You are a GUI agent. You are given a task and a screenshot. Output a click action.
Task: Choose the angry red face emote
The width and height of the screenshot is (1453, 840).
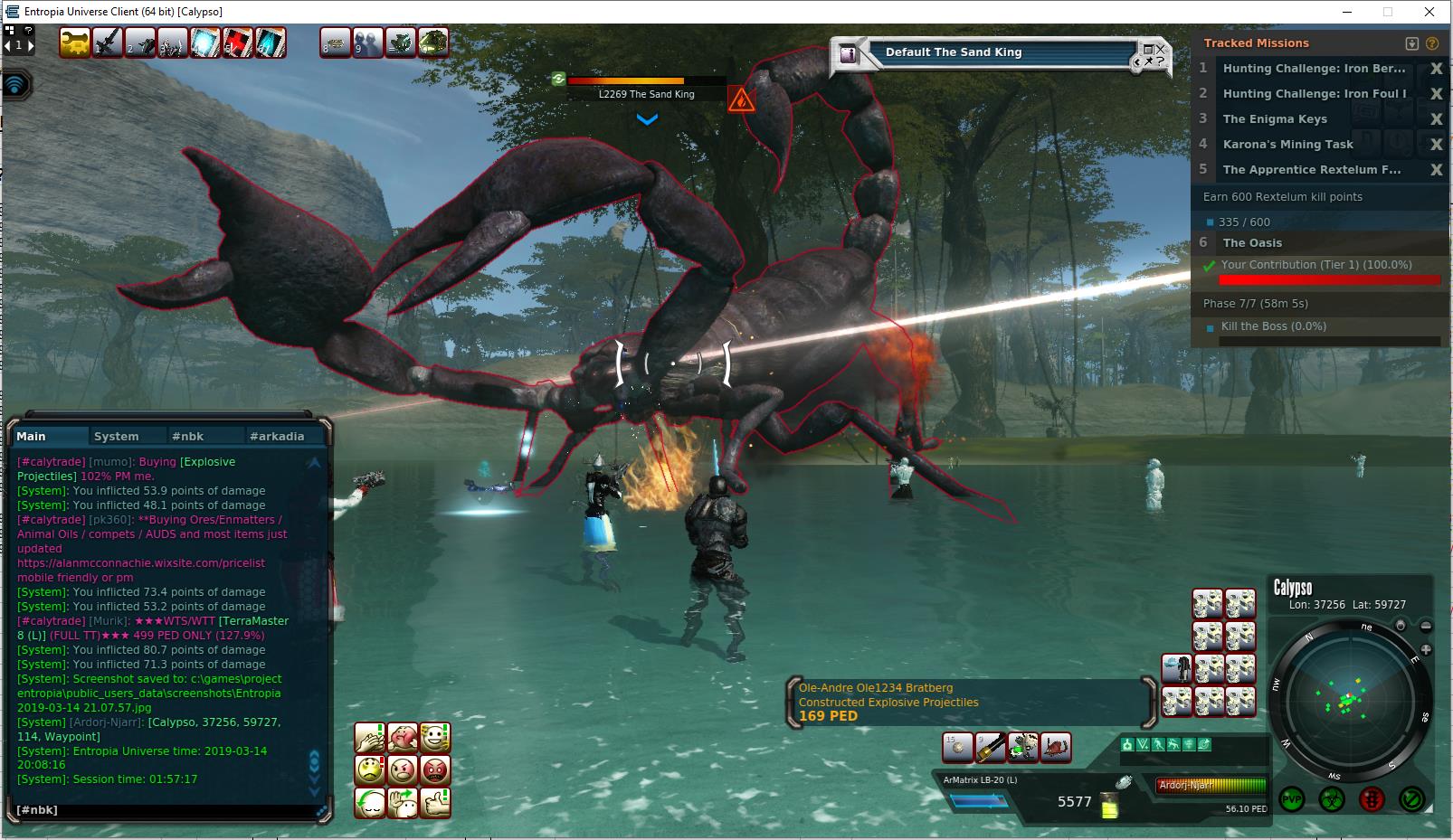click(435, 770)
